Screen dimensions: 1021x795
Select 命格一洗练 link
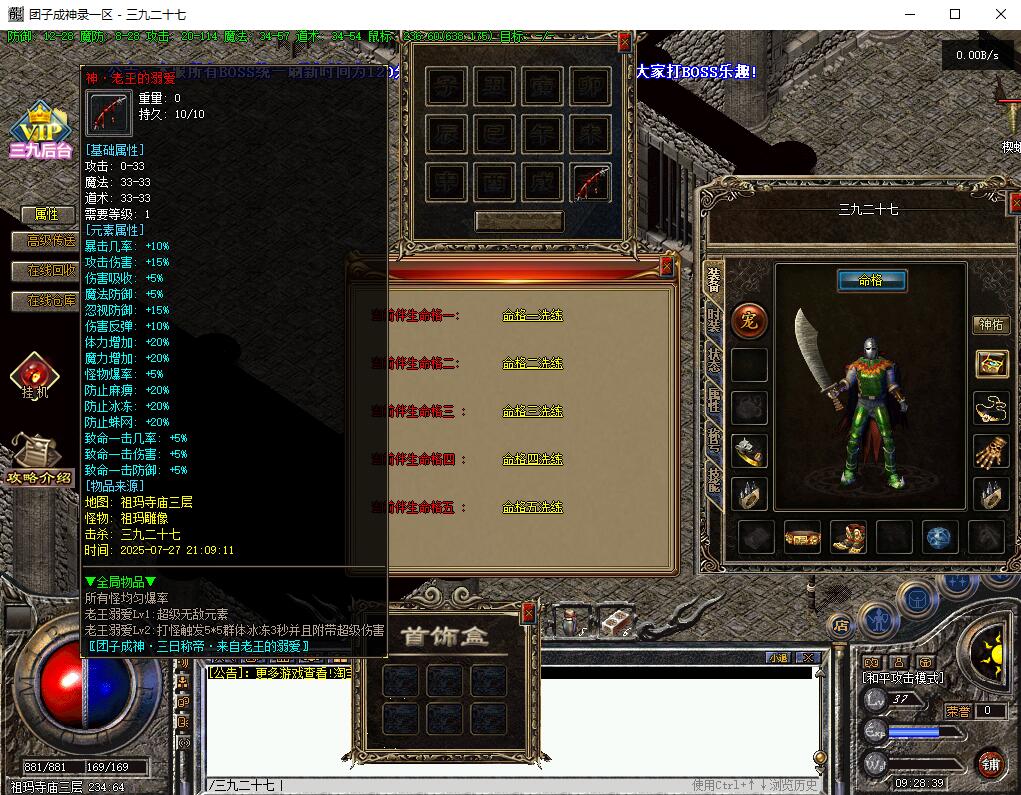click(x=532, y=315)
